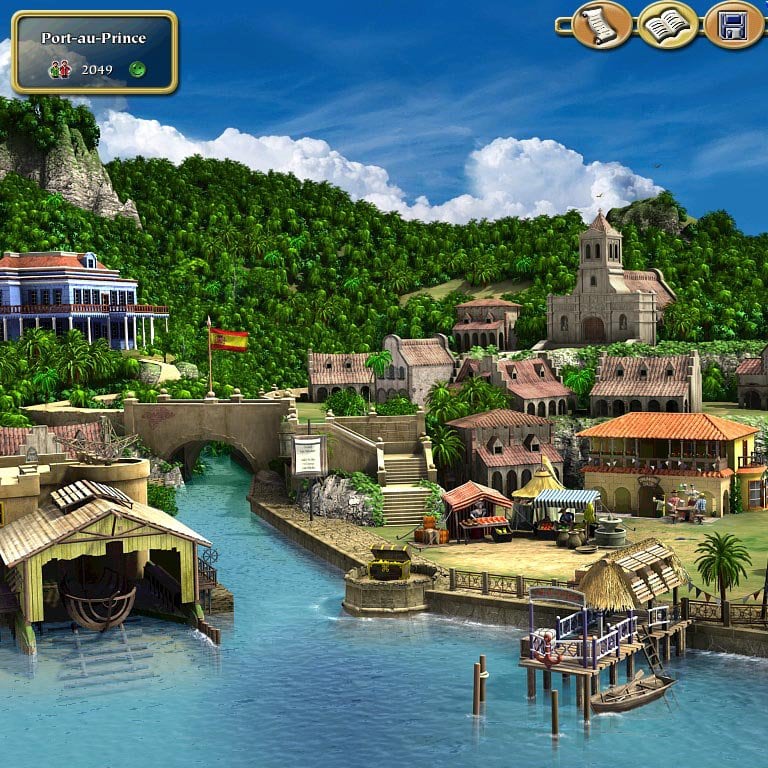768x768 pixels.
Task: Click the floppy disk save button
Action: point(733,26)
